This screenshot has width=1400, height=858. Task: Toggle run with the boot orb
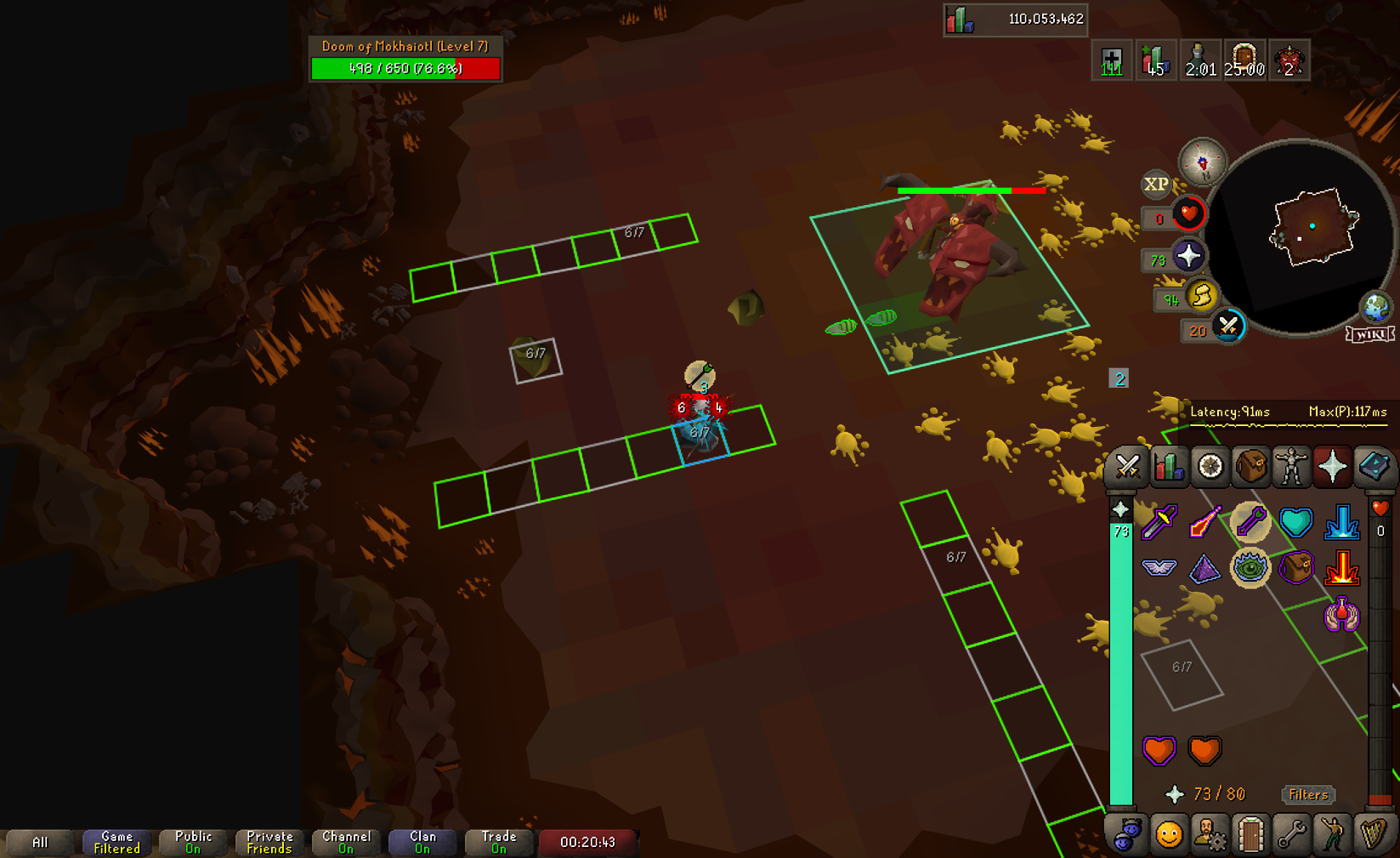(1201, 296)
